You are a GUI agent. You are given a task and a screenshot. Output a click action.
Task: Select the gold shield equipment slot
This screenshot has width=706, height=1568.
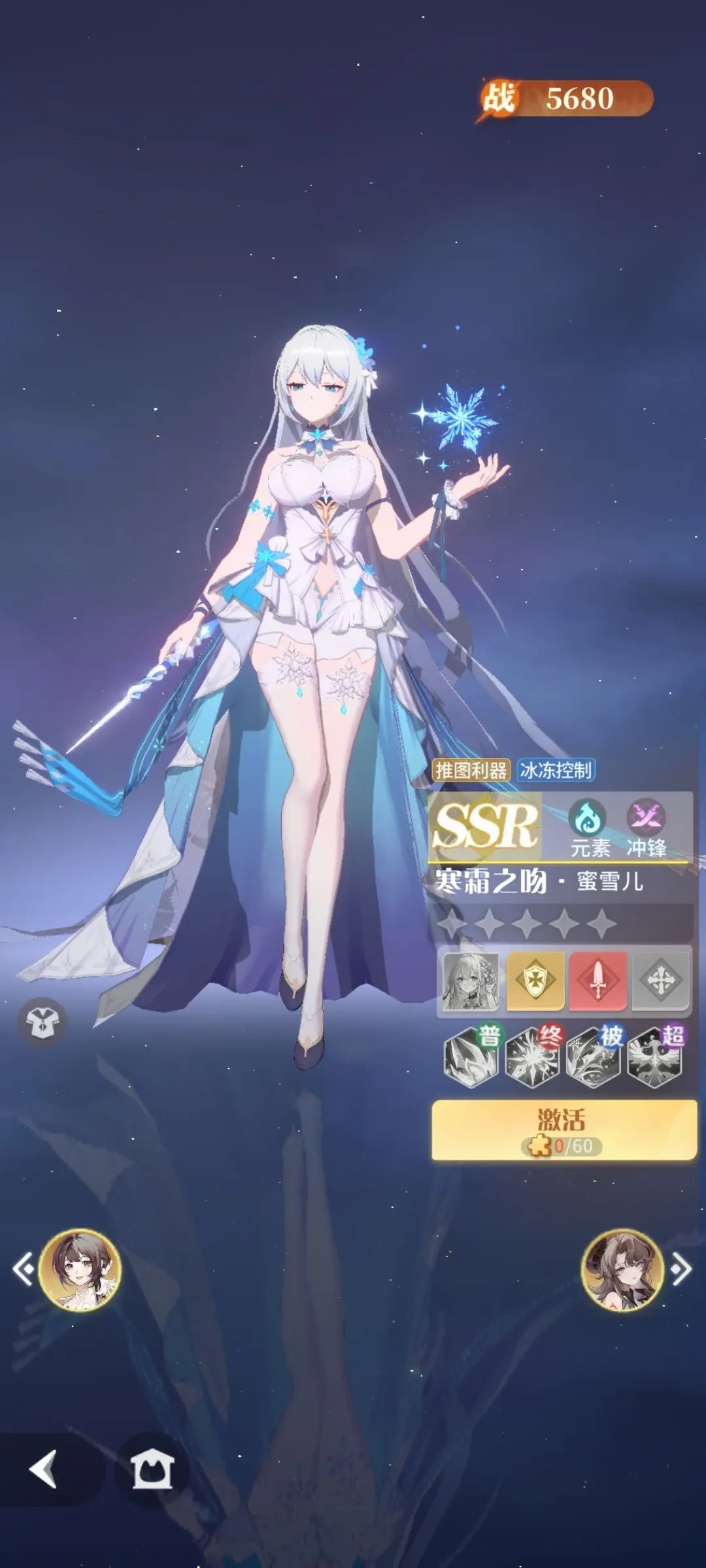click(x=535, y=981)
